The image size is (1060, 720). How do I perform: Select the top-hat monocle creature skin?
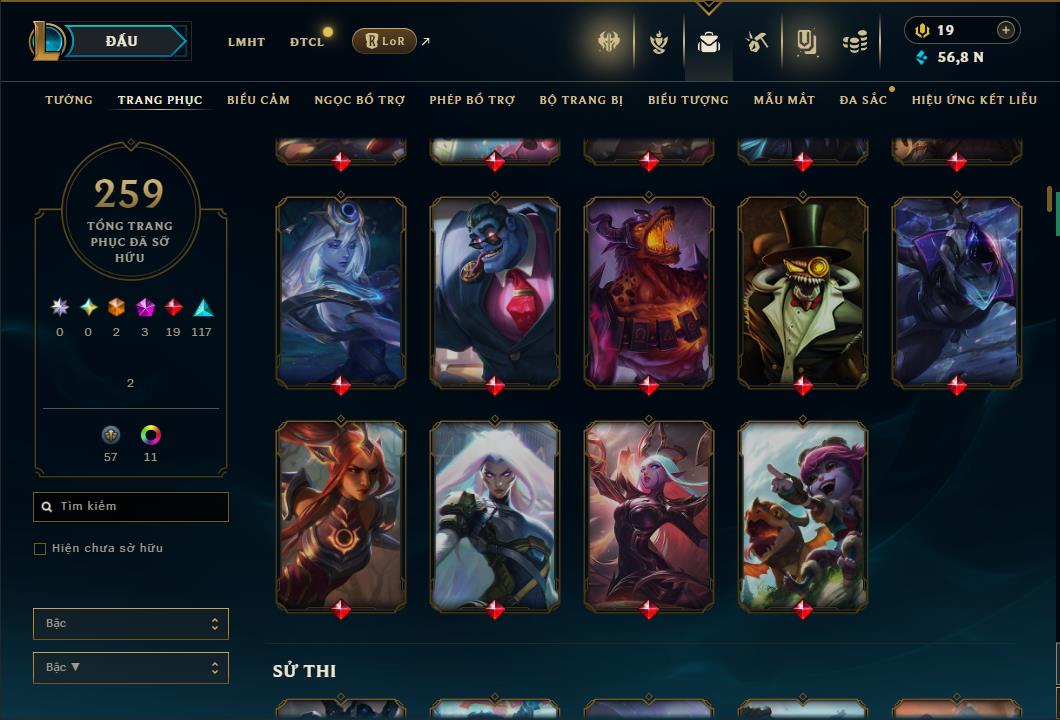pos(803,291)
